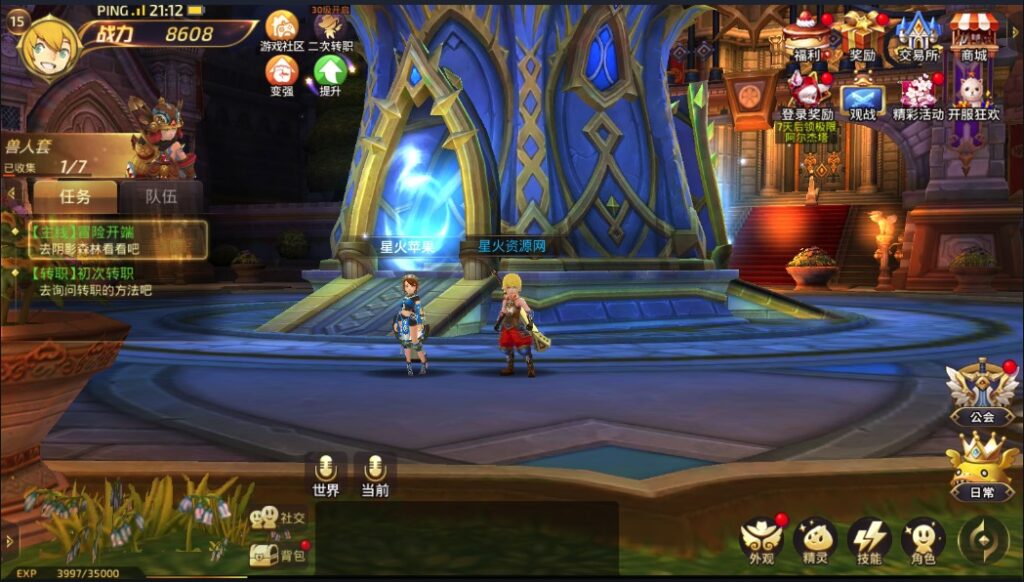Open the 奖励 gift box rewards

(x=863, y=33)
